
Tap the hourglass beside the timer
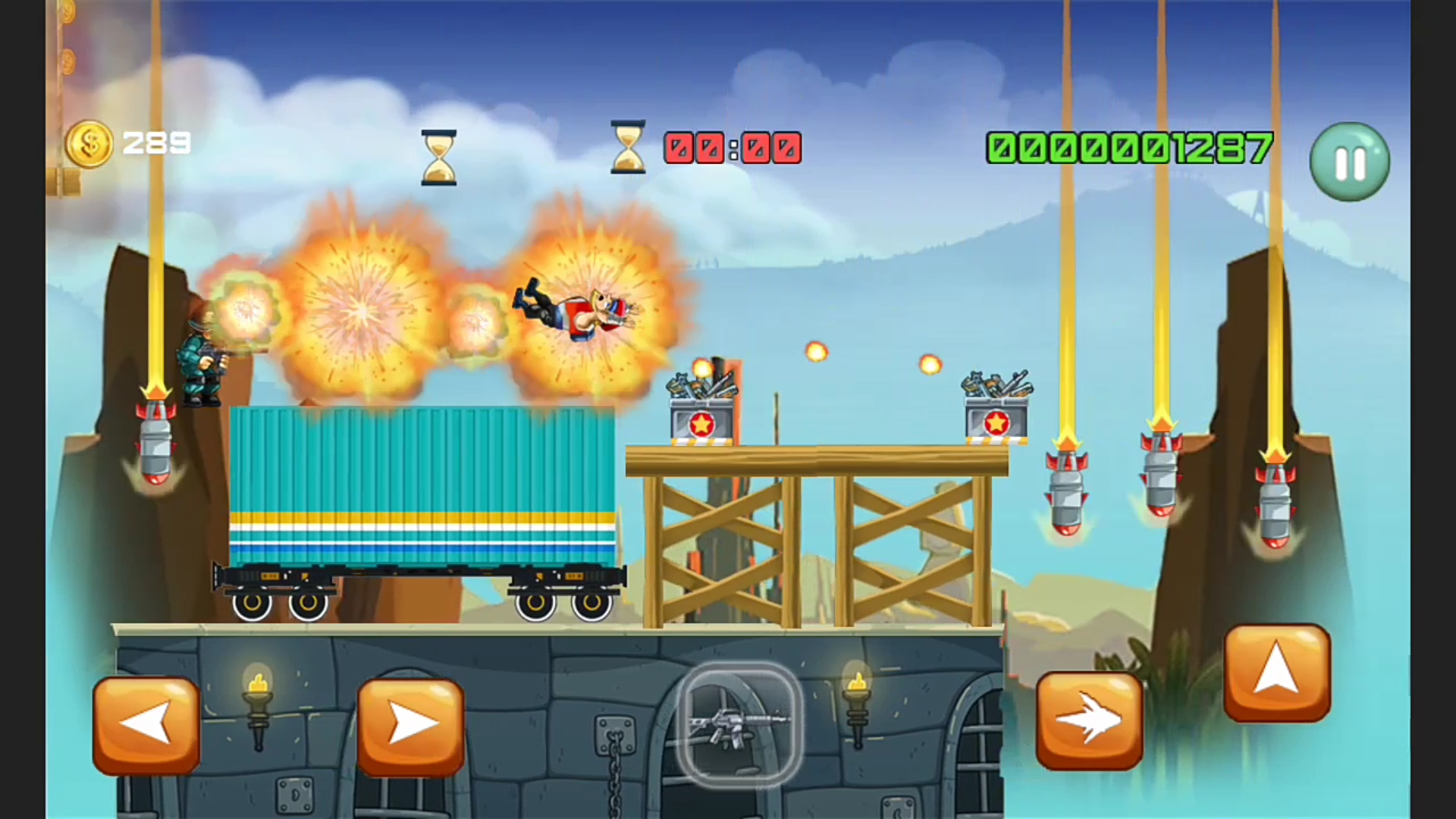(x=626, y=146)
